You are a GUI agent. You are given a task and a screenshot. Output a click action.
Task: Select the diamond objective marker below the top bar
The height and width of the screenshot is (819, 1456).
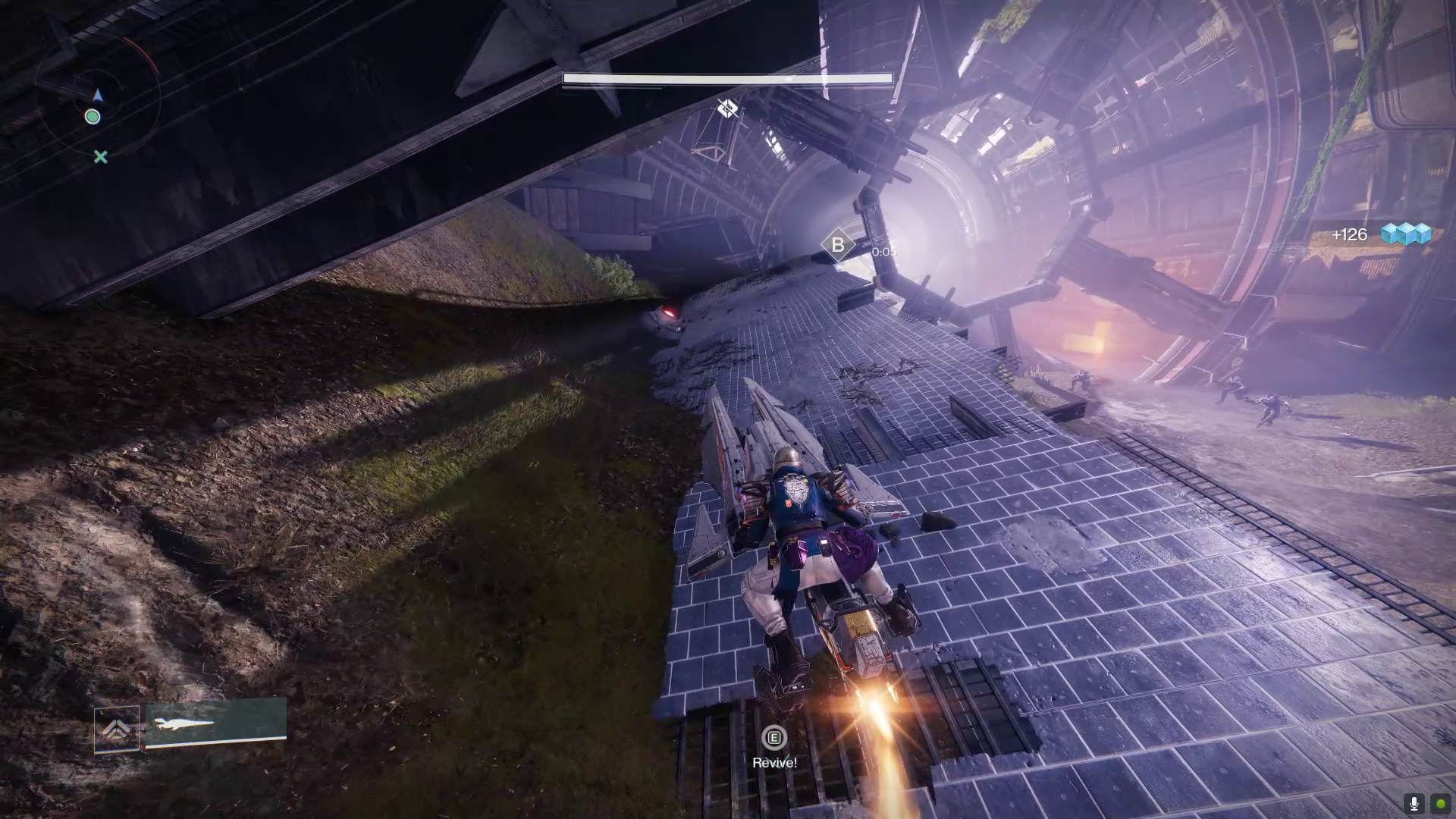(727, 108)
